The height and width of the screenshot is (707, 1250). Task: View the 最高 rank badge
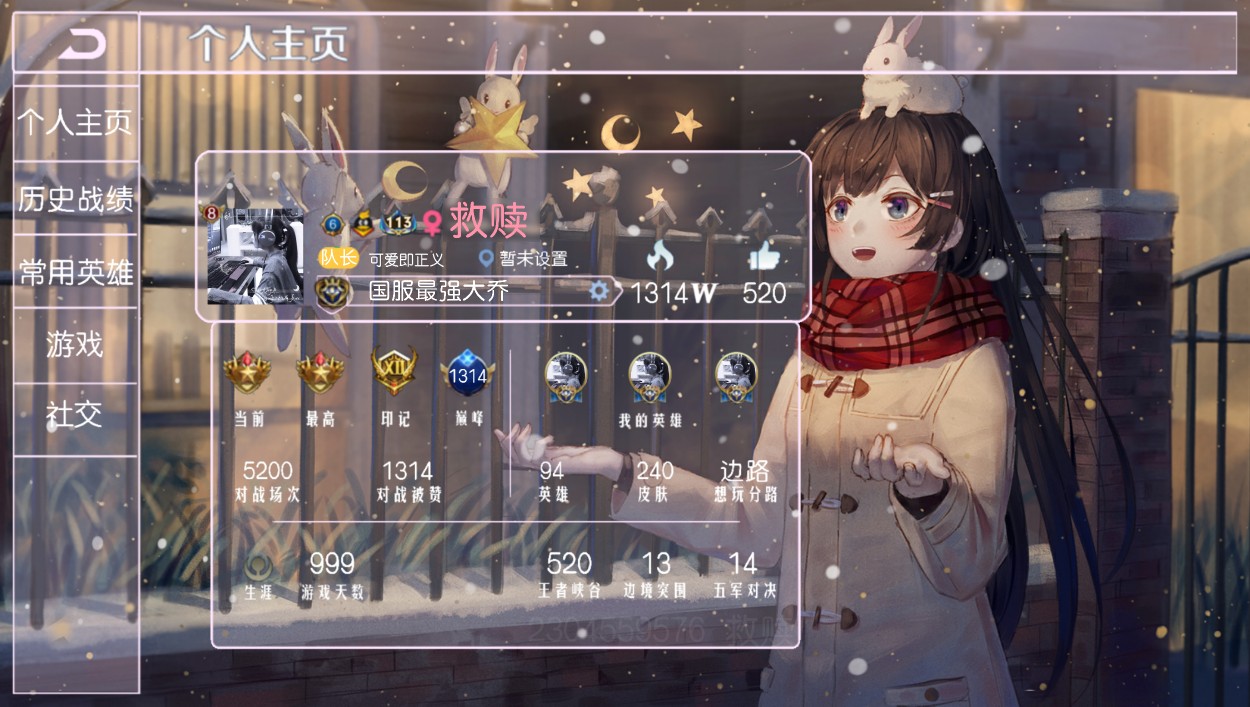pos(320,372)
